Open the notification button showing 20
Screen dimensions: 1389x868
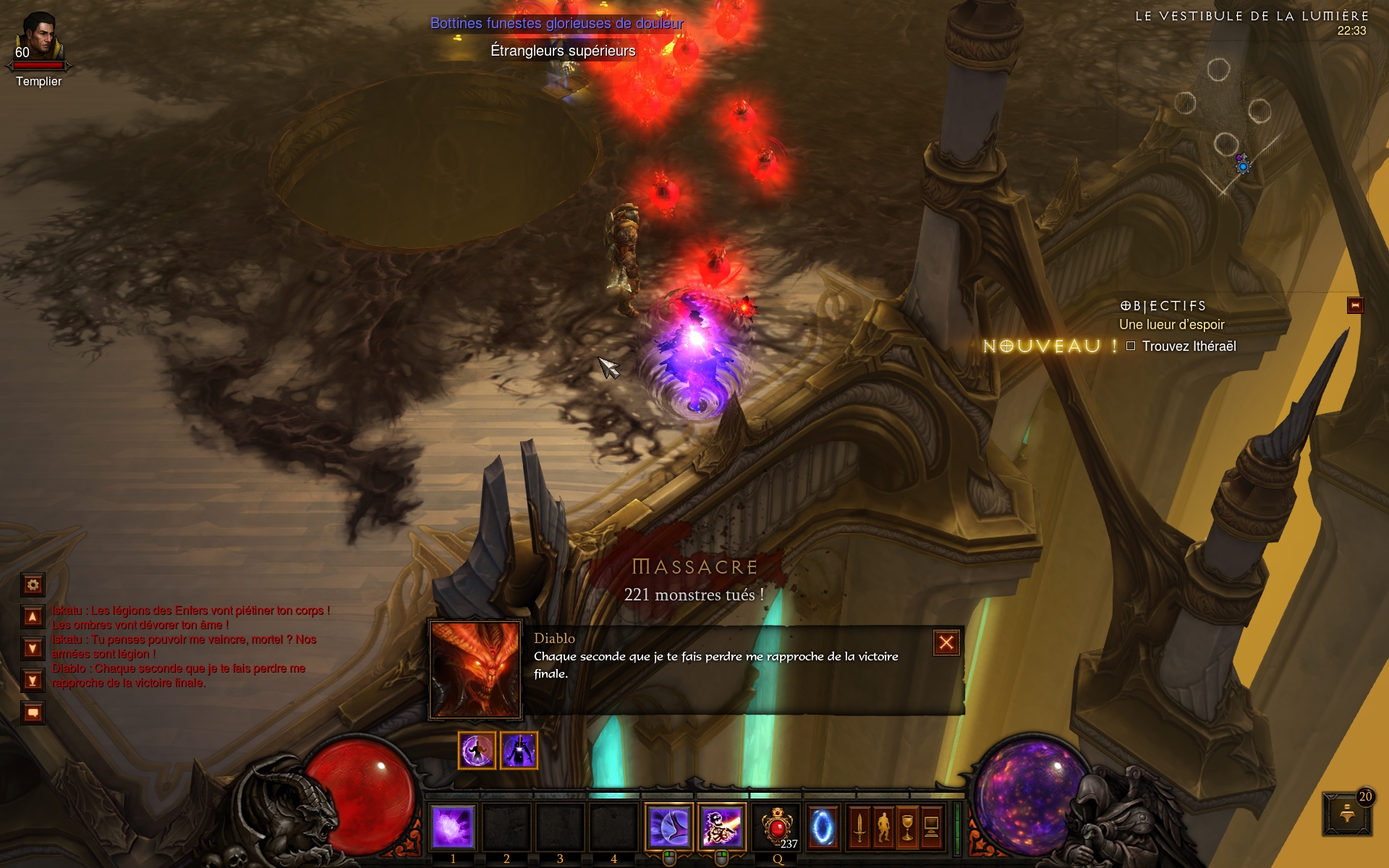[1347, 814]
